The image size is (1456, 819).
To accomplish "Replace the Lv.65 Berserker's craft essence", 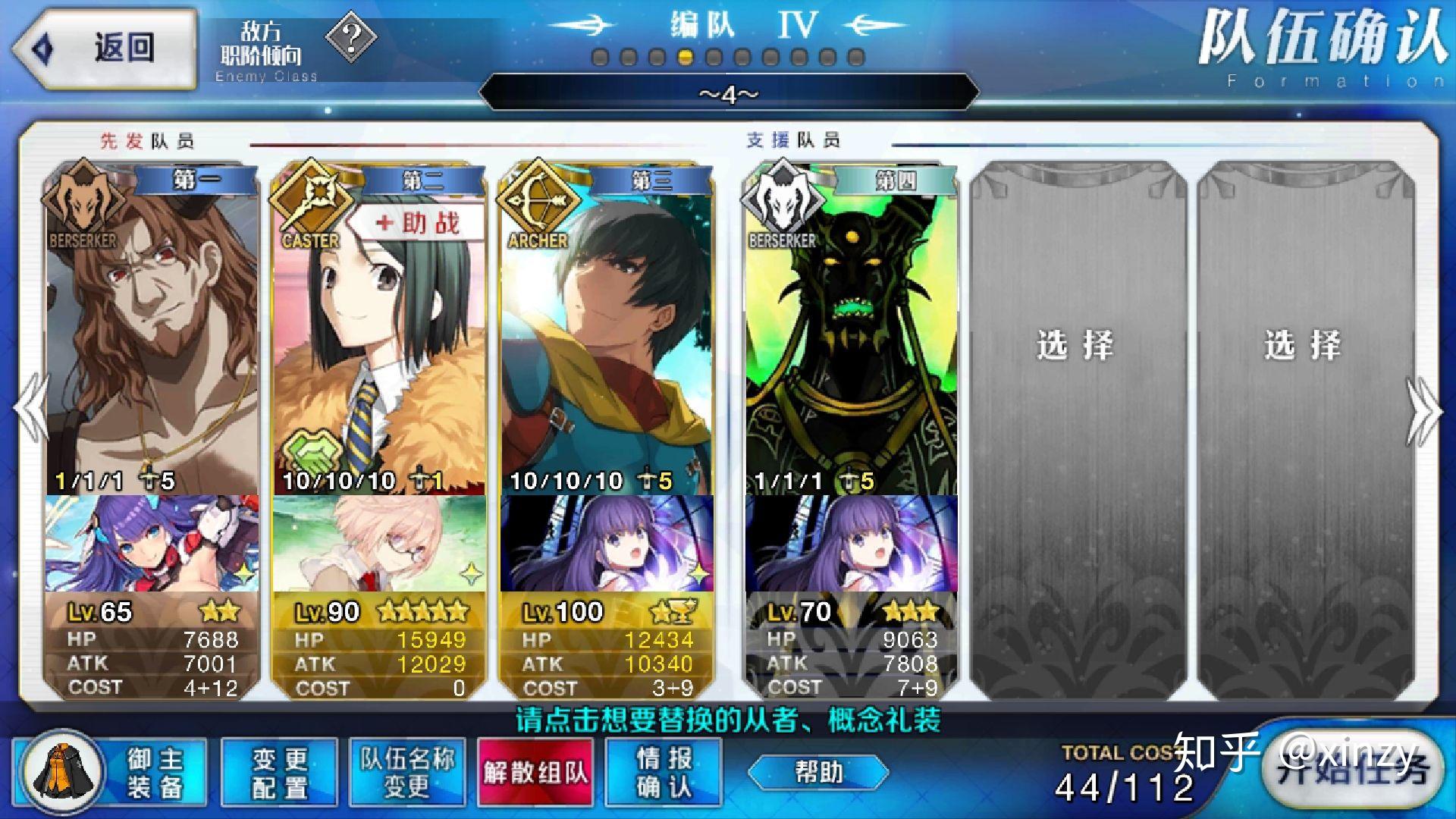I will point(152,543).
